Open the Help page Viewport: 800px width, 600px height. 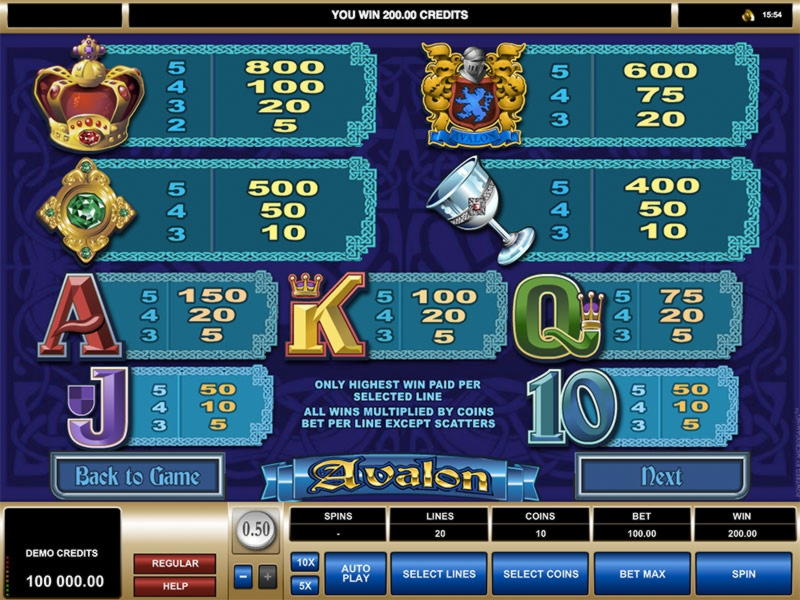tap(174, 585)
